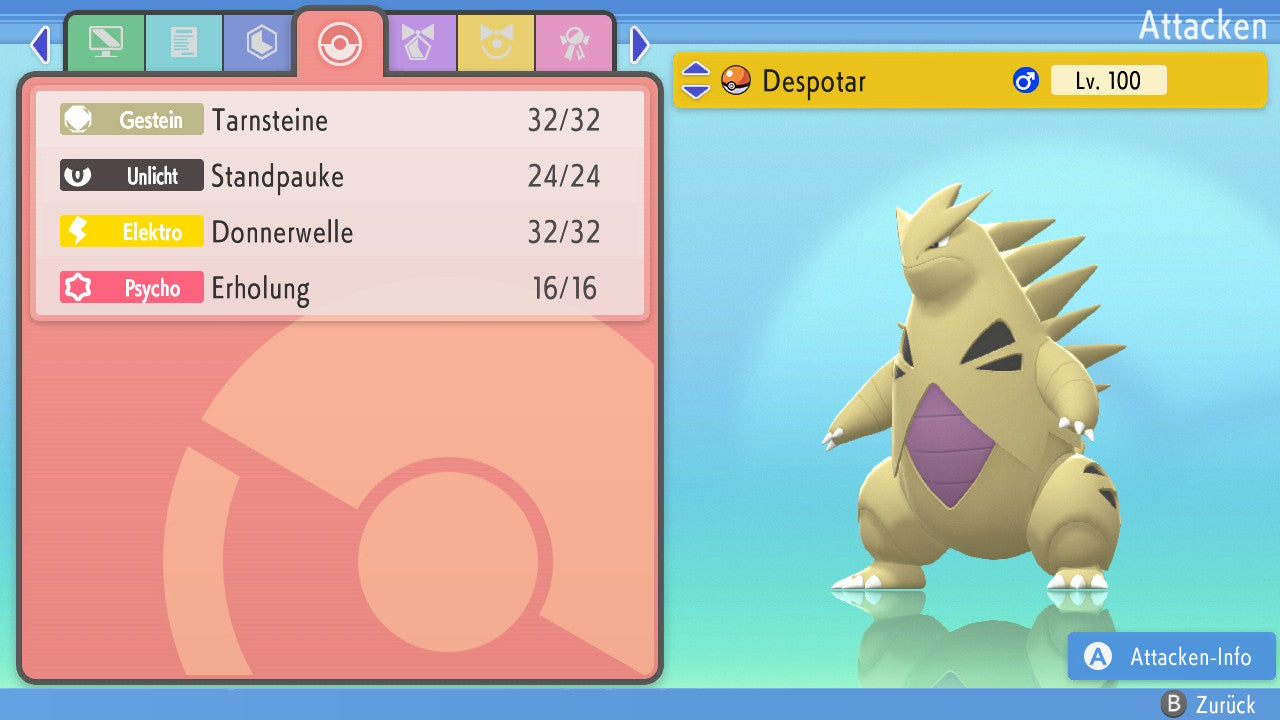Switch to the green monitor tab

(x=105, y=42)
